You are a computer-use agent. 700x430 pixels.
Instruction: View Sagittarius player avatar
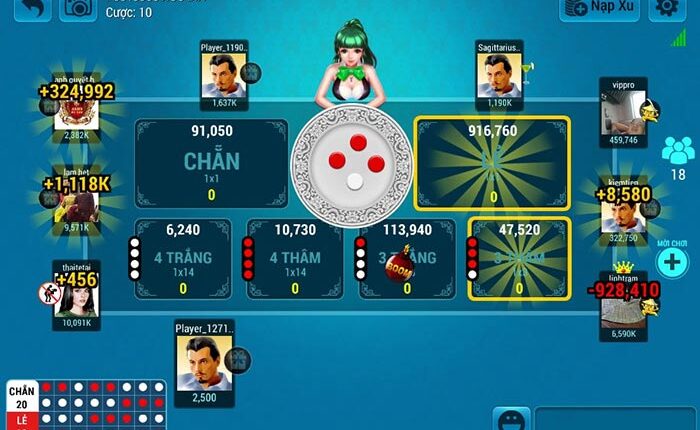coord(498,74)
